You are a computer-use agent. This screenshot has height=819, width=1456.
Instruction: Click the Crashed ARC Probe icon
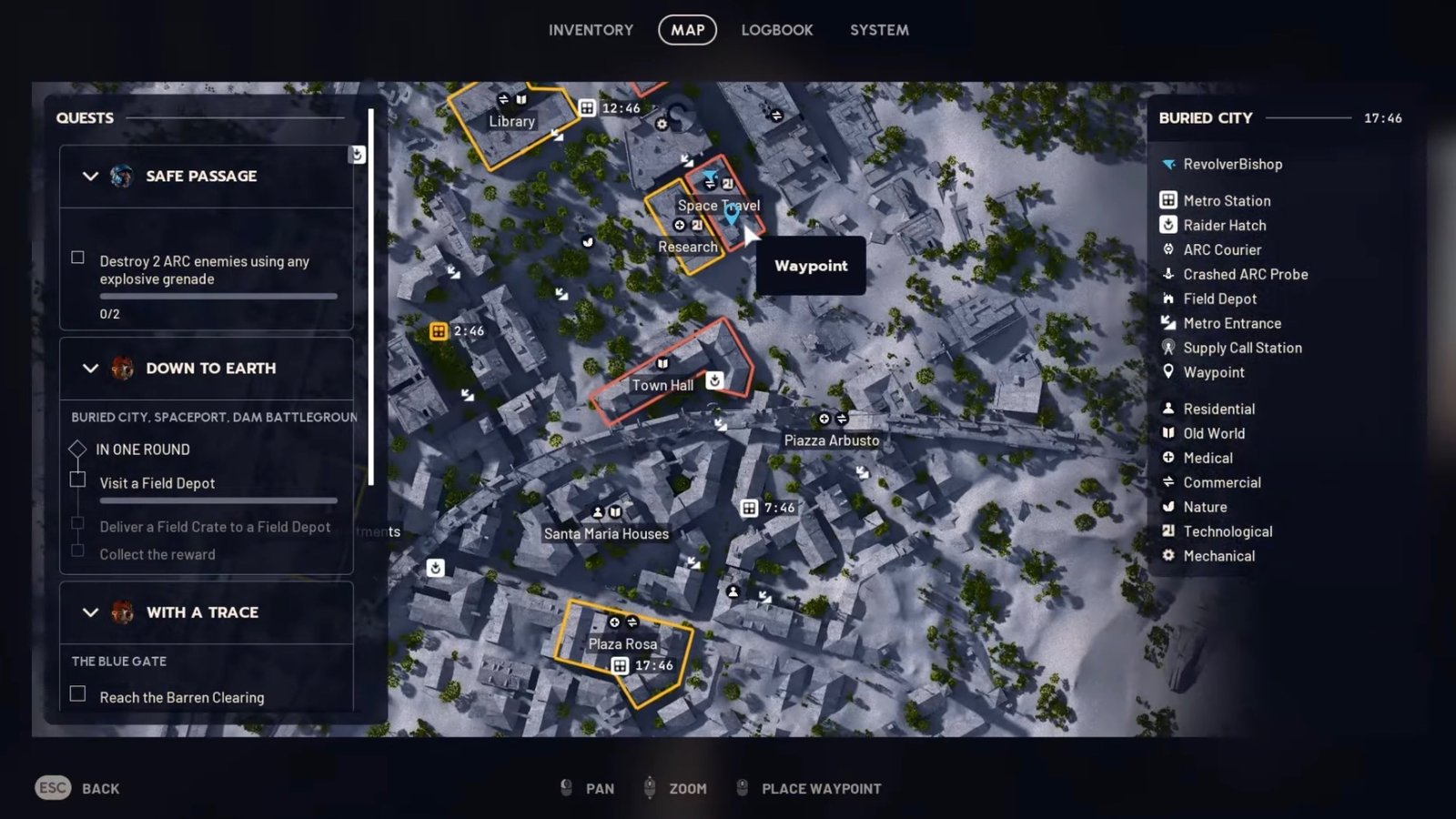pyautogui.click(x=1168, y=274)
